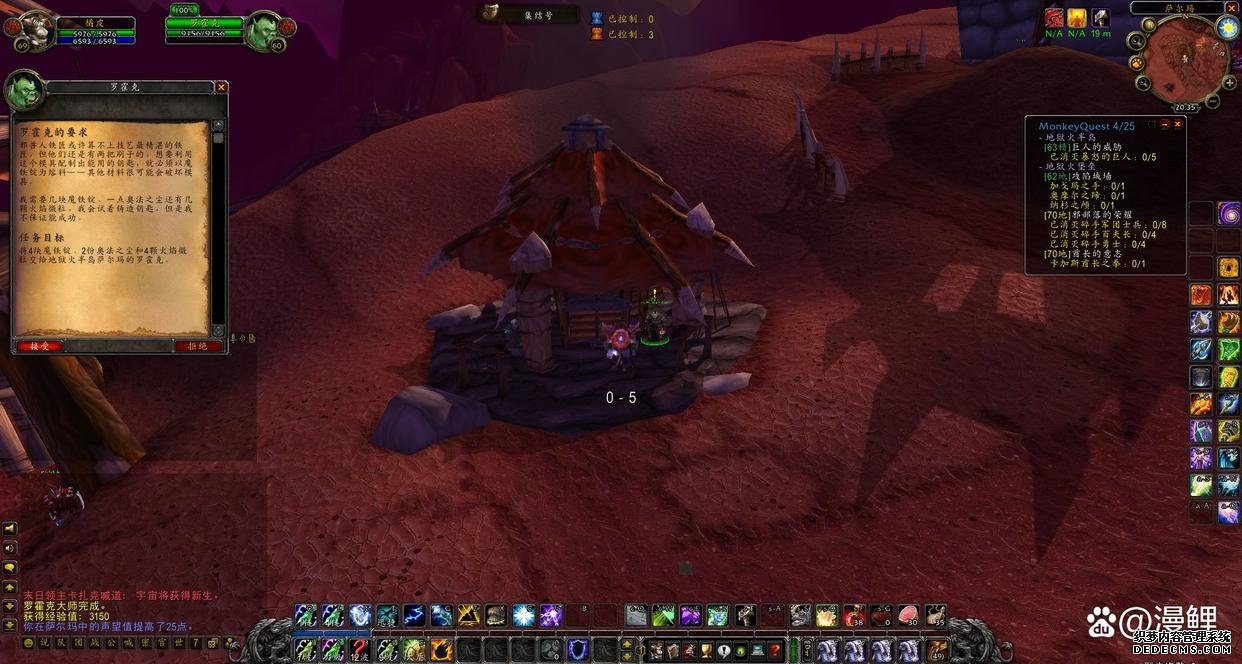Close the MonkeyQuest tracker panel
Viewport: 1242px width, 664px height.
click(x=1178, y=125)
